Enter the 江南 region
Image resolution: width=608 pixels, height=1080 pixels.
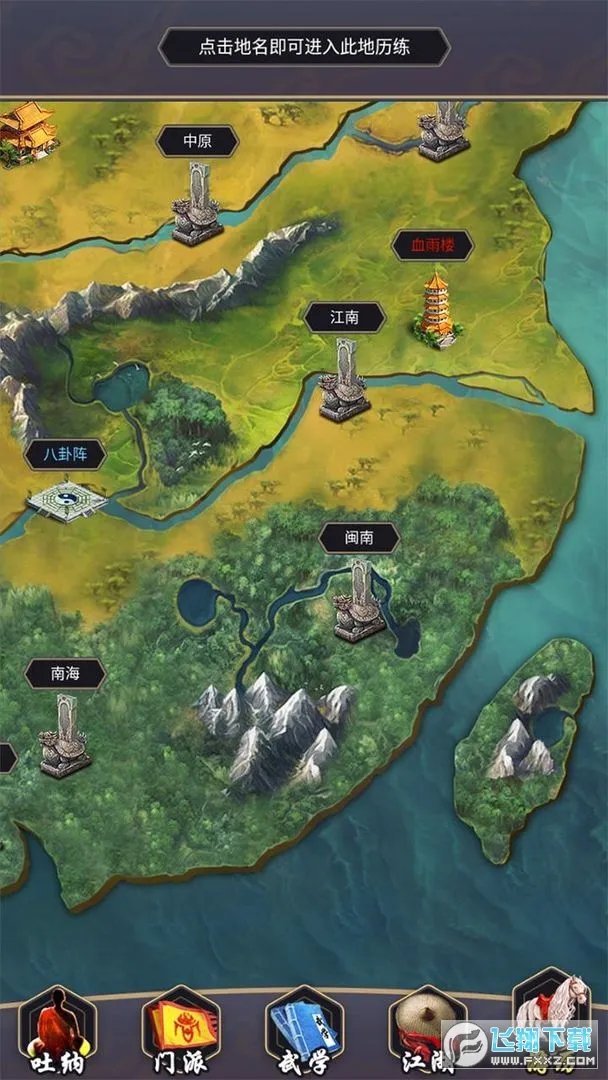tap(345, 318)
